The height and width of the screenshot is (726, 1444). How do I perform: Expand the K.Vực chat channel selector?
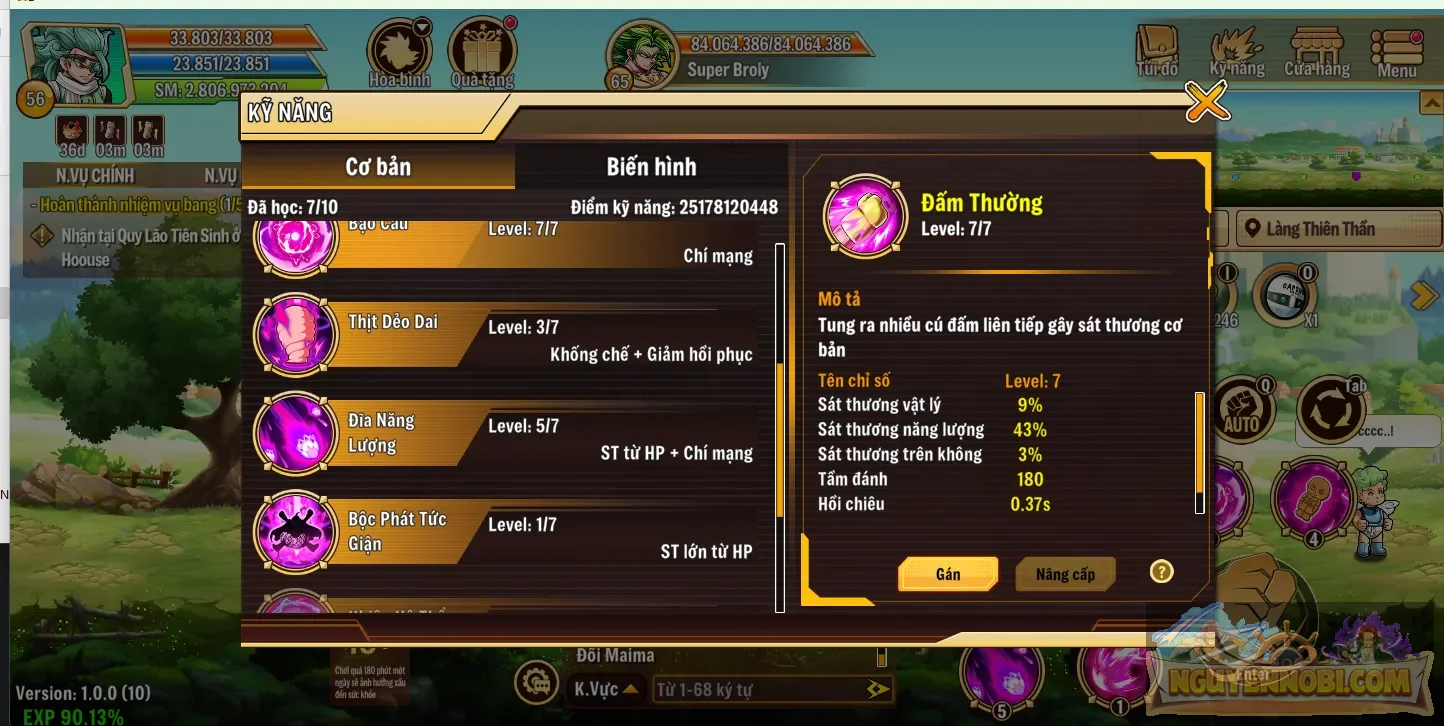(x=607, y=688)
